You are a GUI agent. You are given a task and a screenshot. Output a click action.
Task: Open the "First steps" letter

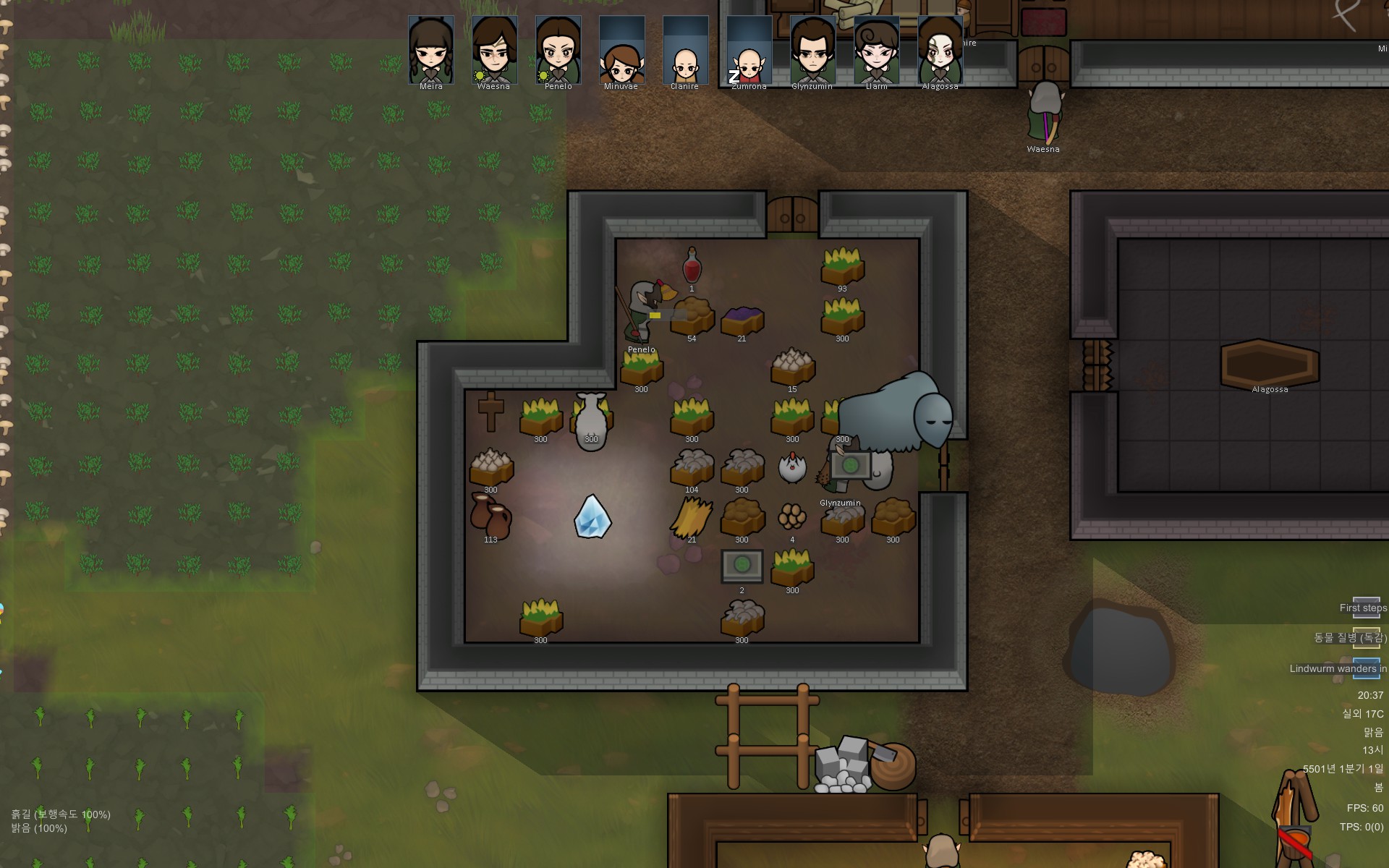[x=1365, y=608]
